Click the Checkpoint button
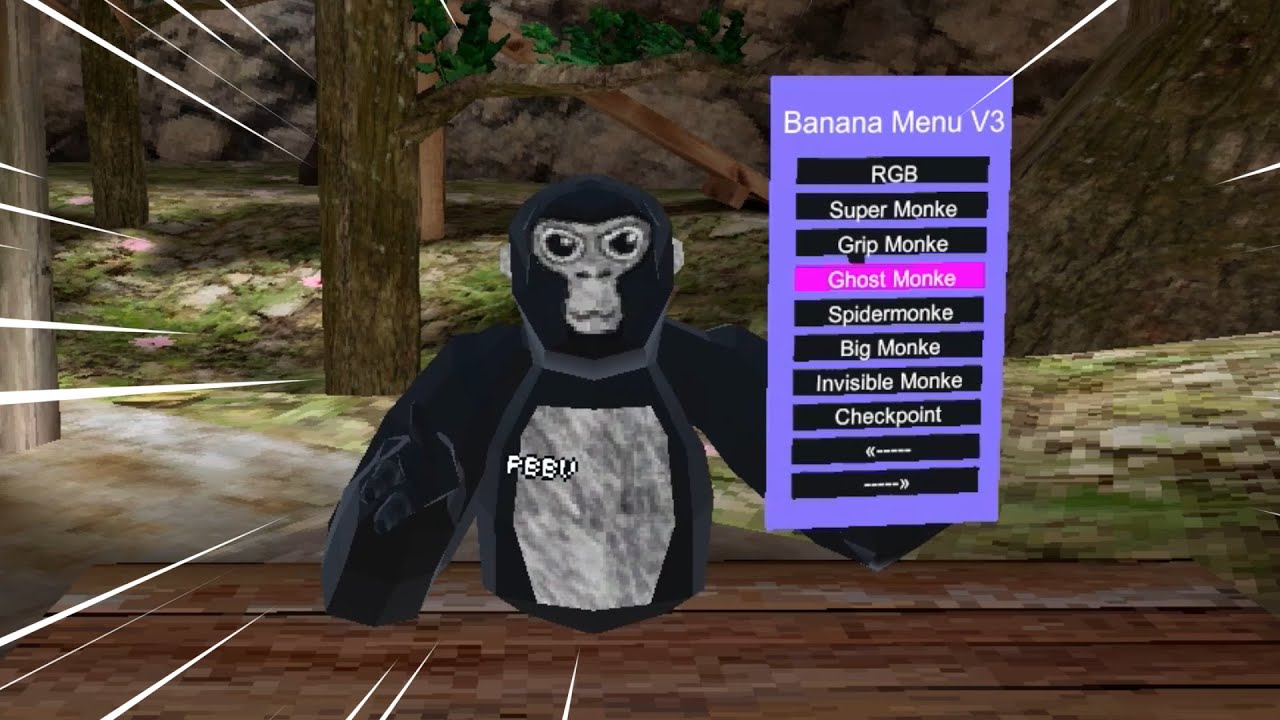The image size is (1280, 720). [x=887, y=415]
